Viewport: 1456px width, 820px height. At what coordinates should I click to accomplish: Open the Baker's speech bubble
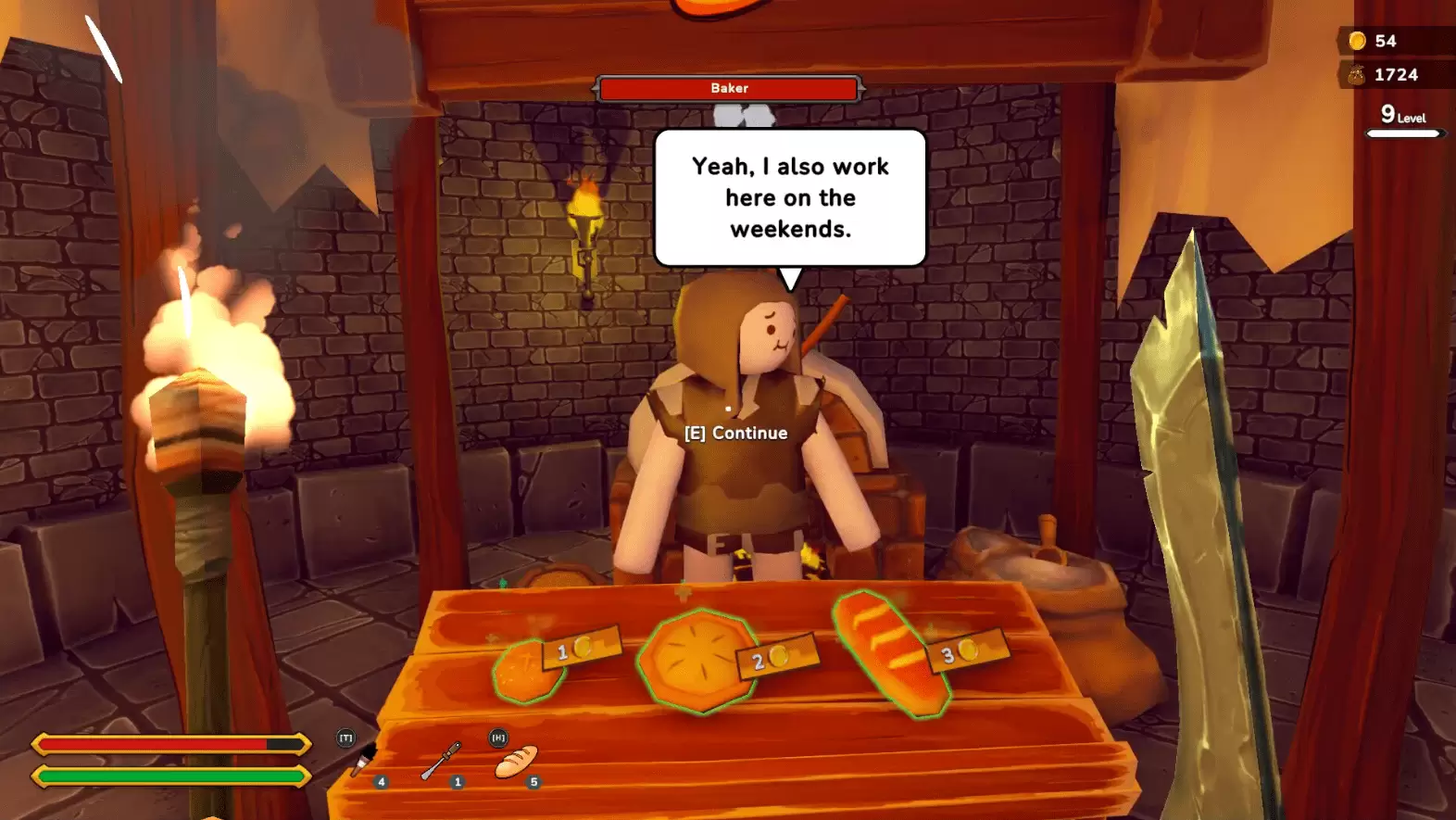click(789, 196)
